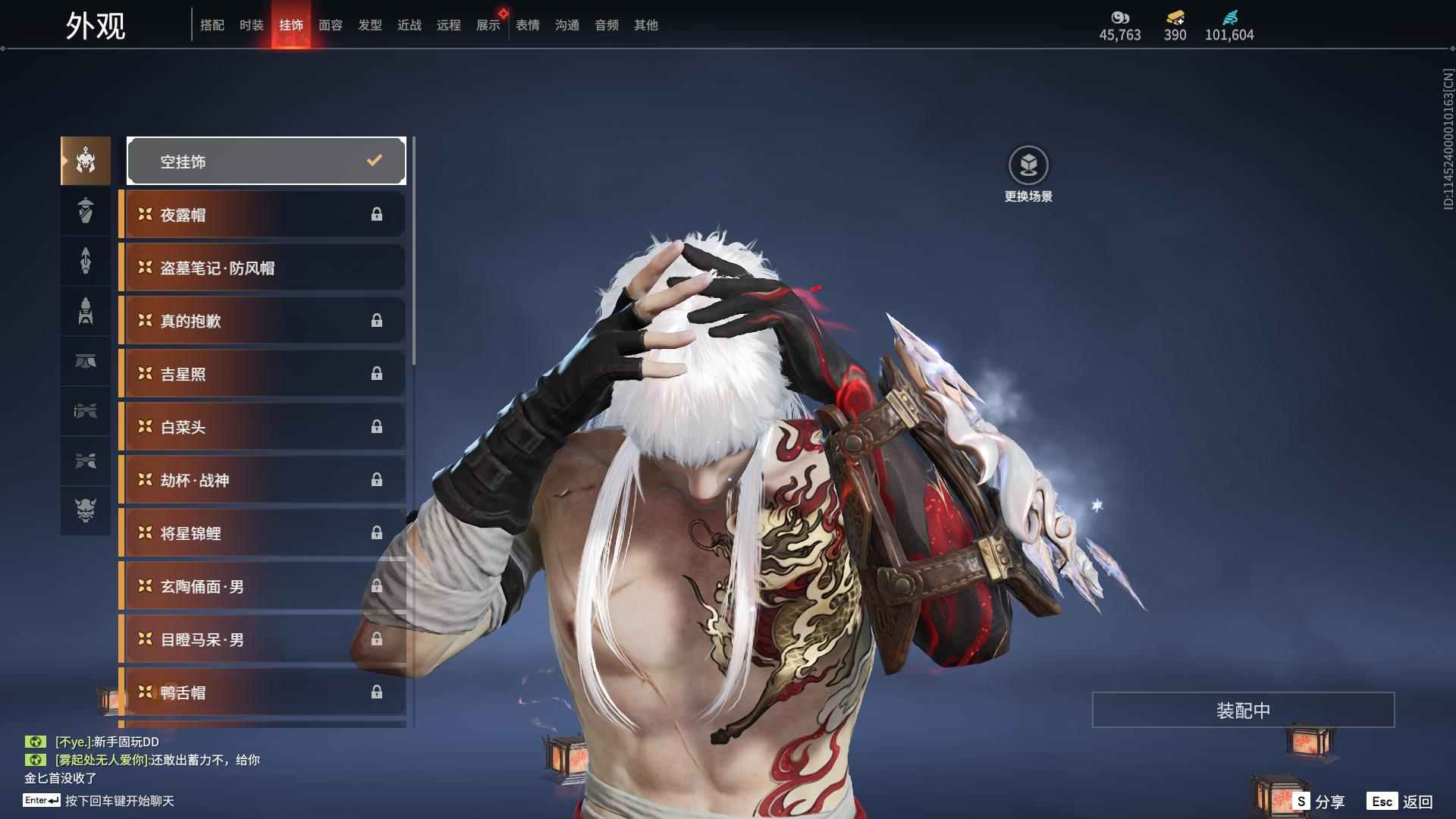This screenshot has width=1456, height=819.
Task: Choose the 空挂饰 empty accessory entry
Action: 266,161
